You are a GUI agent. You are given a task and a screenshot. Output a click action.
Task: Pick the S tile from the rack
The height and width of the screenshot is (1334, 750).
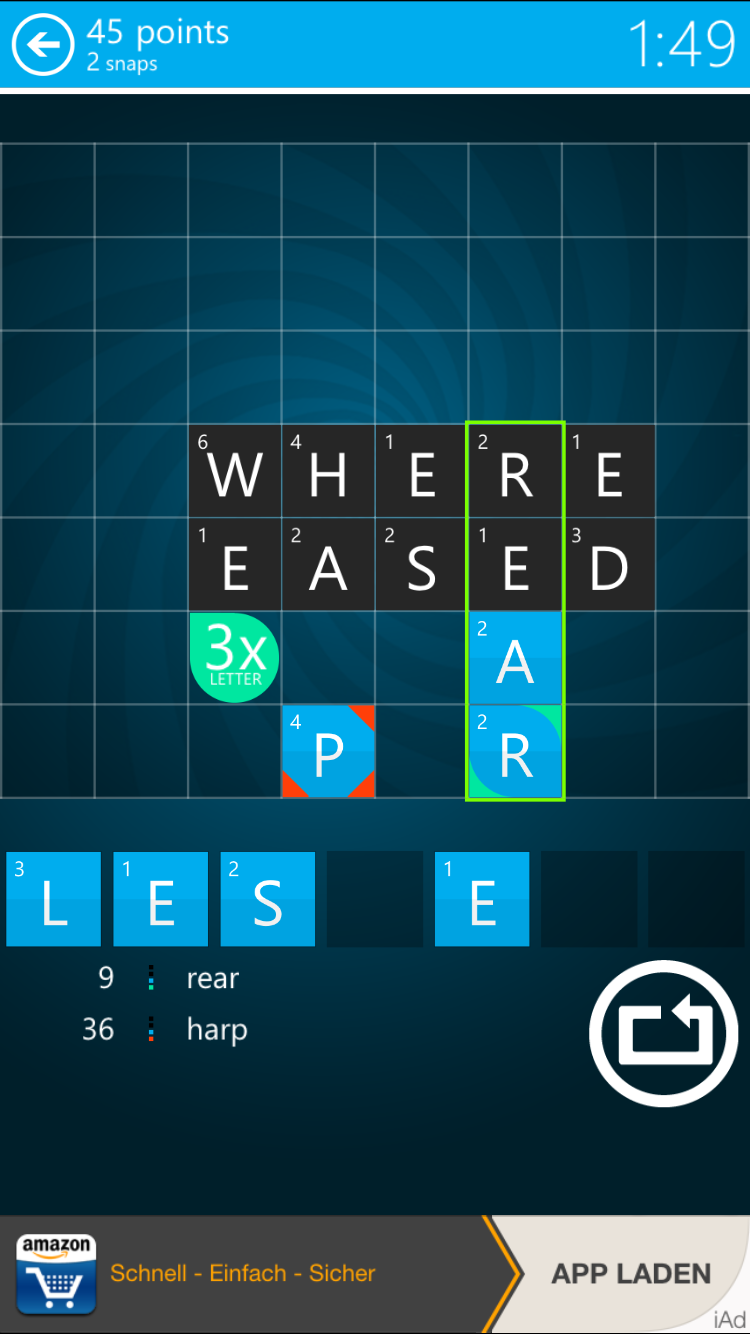click(267, 899)
